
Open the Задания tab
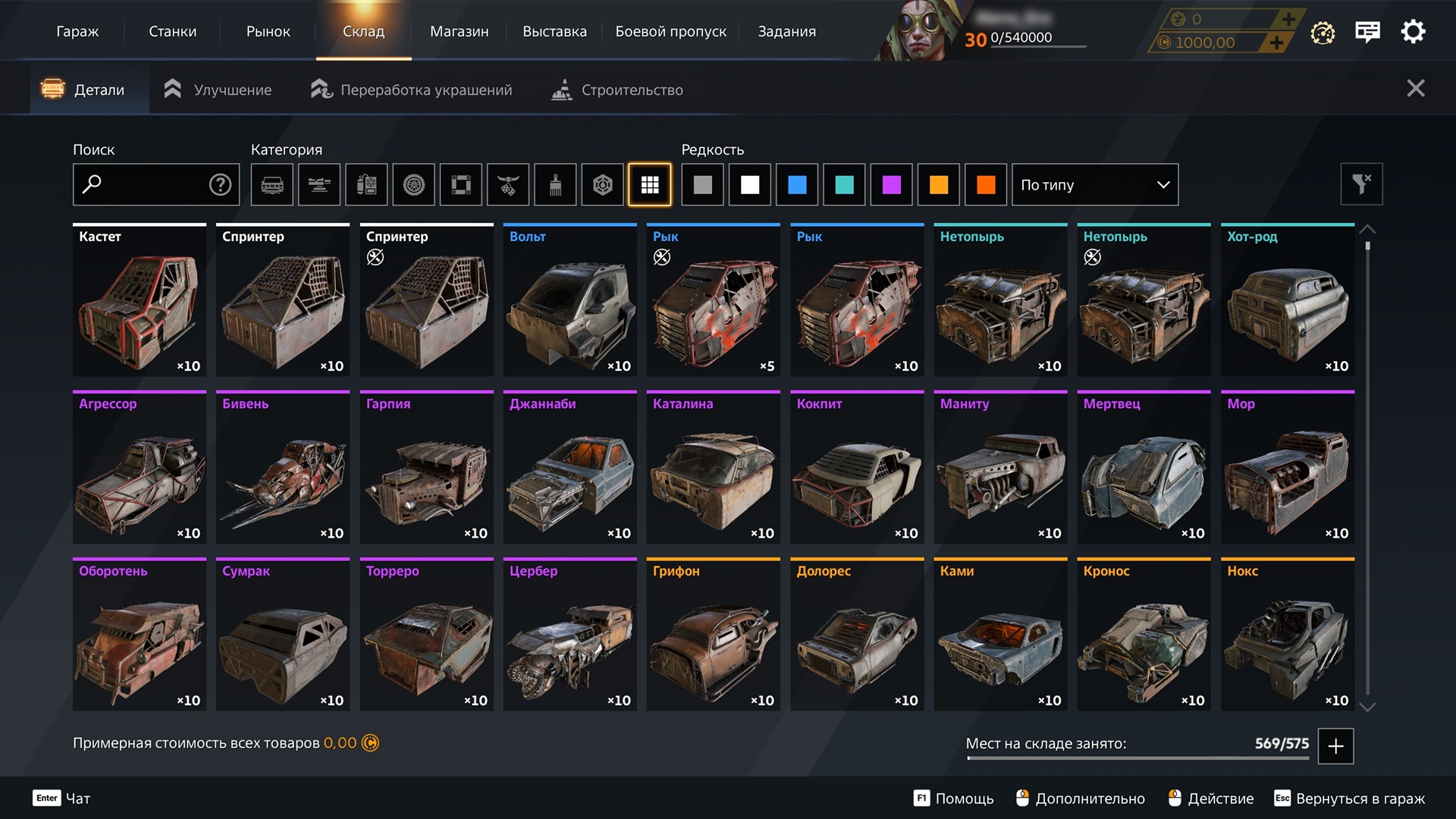786,31
